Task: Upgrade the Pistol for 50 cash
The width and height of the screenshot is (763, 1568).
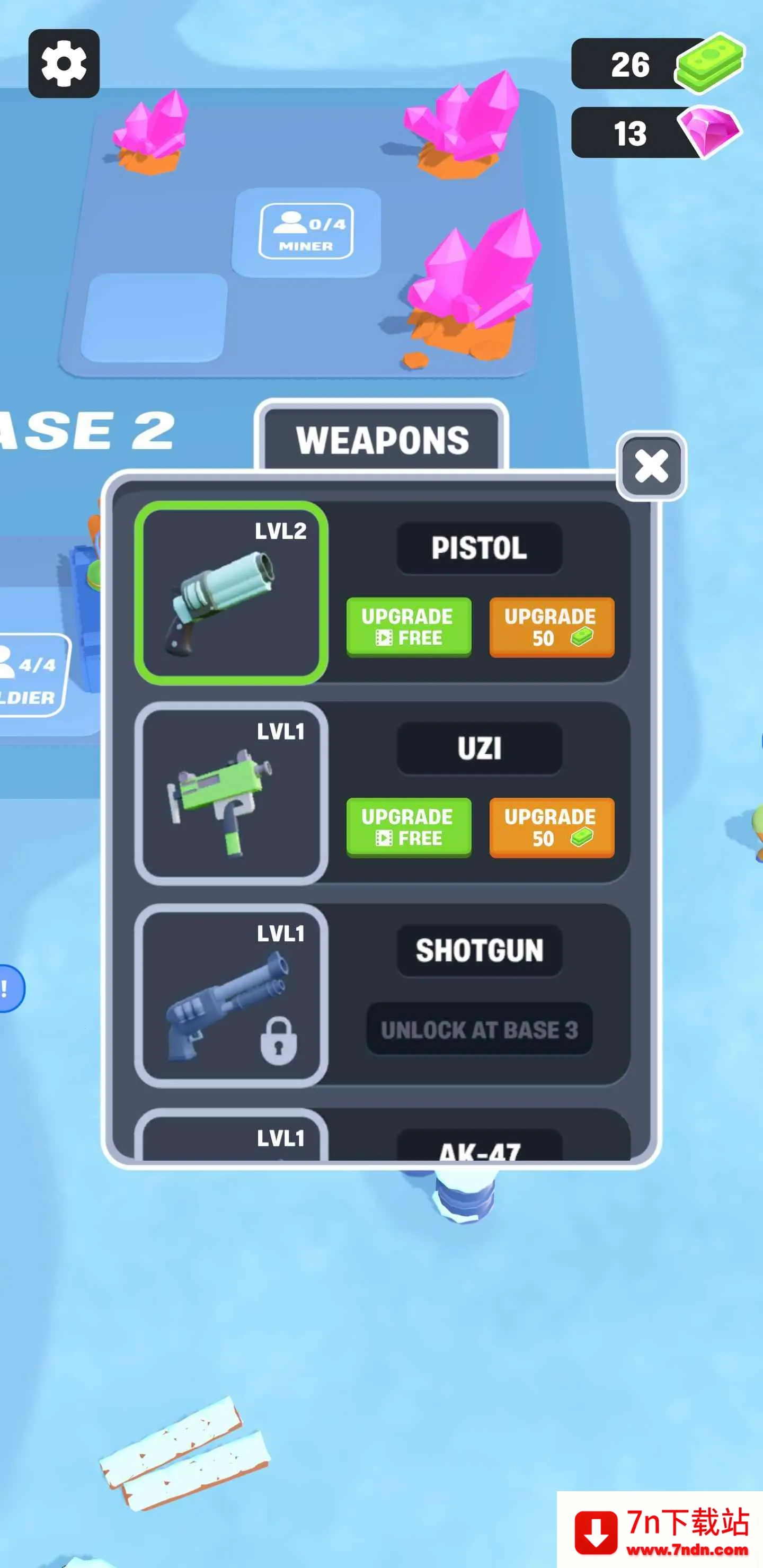Action: pyautogui.click(x=552, y=628)
